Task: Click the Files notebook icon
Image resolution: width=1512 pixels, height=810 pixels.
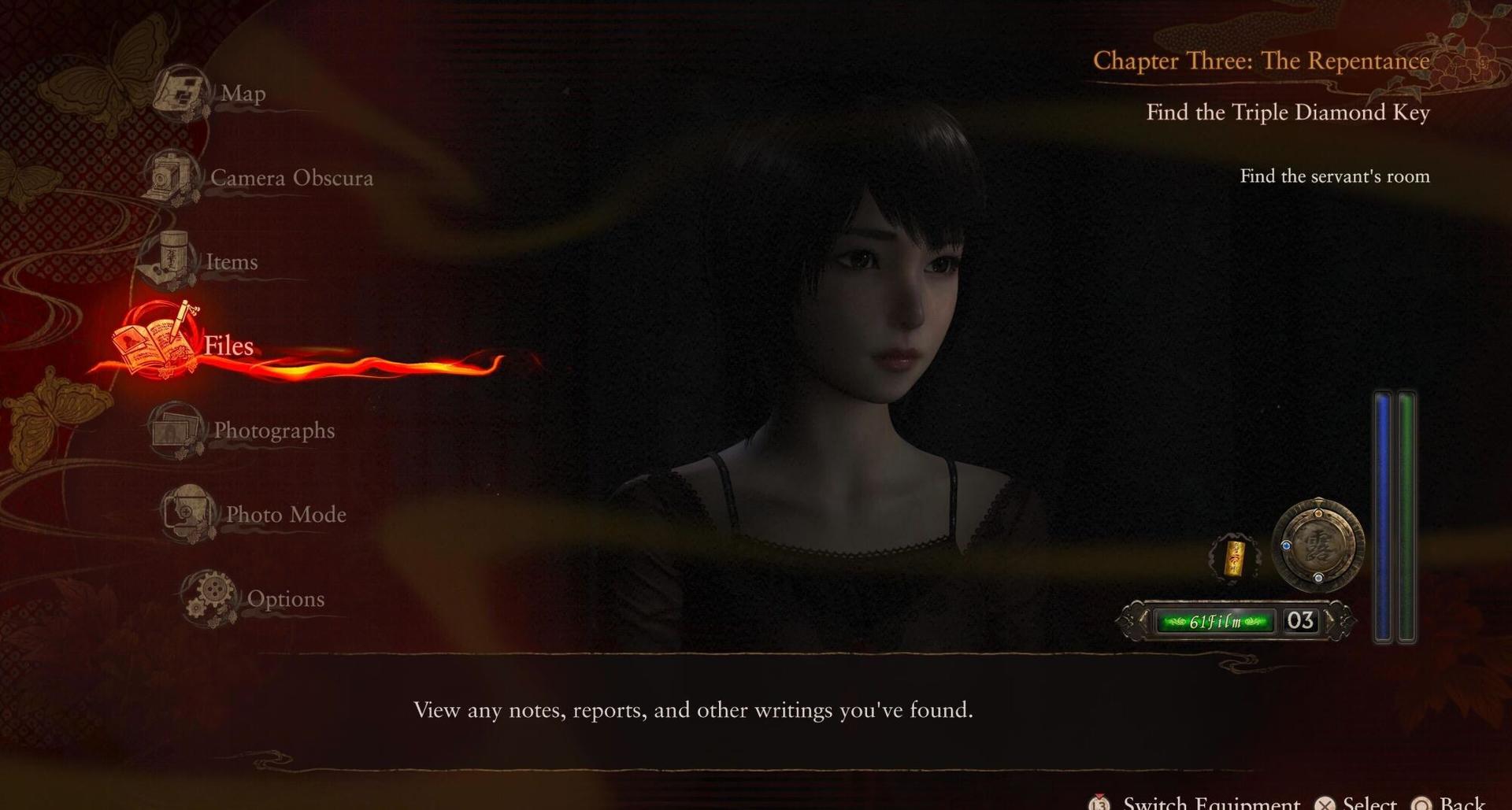Action: coord(155,345)
